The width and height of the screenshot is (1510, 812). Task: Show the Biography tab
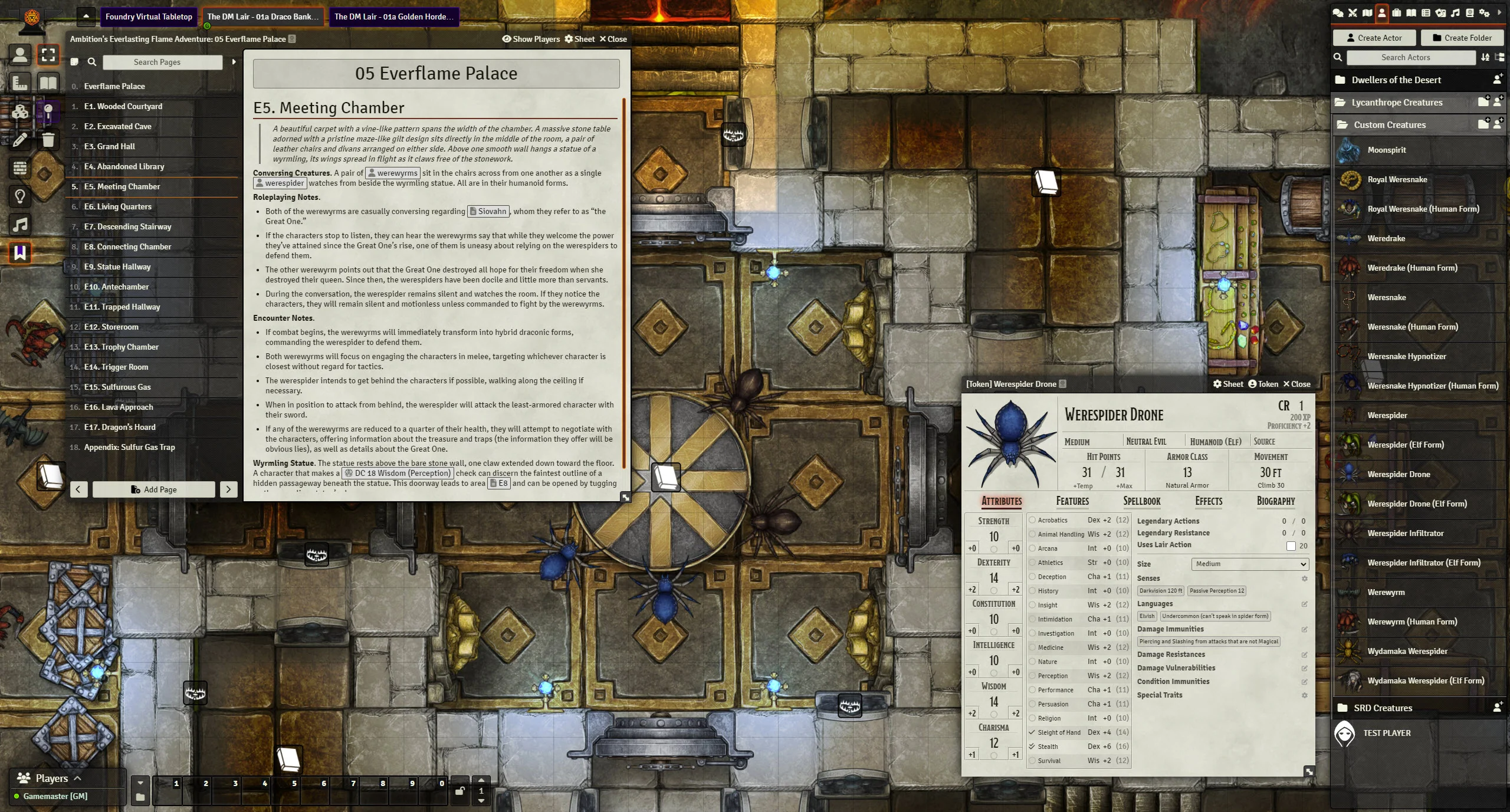click(x=1275, y=501)
